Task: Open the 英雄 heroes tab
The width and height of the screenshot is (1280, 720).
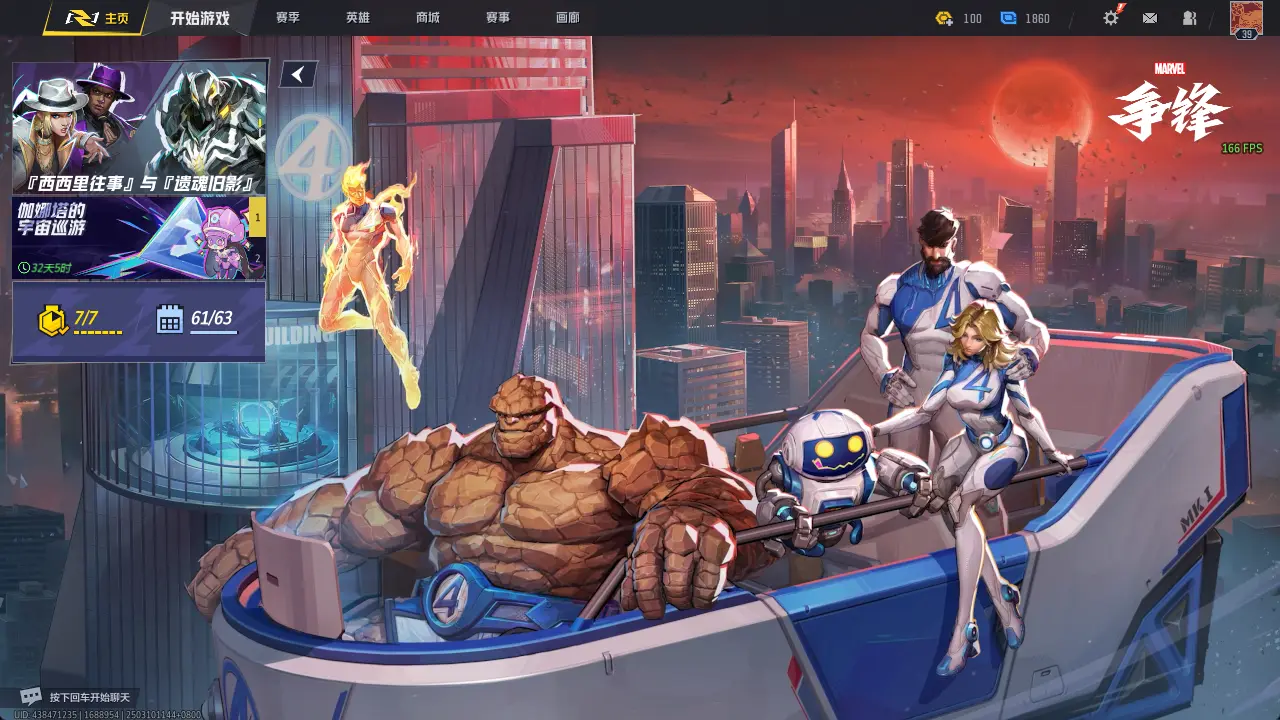Action: (x=358, y=18)
